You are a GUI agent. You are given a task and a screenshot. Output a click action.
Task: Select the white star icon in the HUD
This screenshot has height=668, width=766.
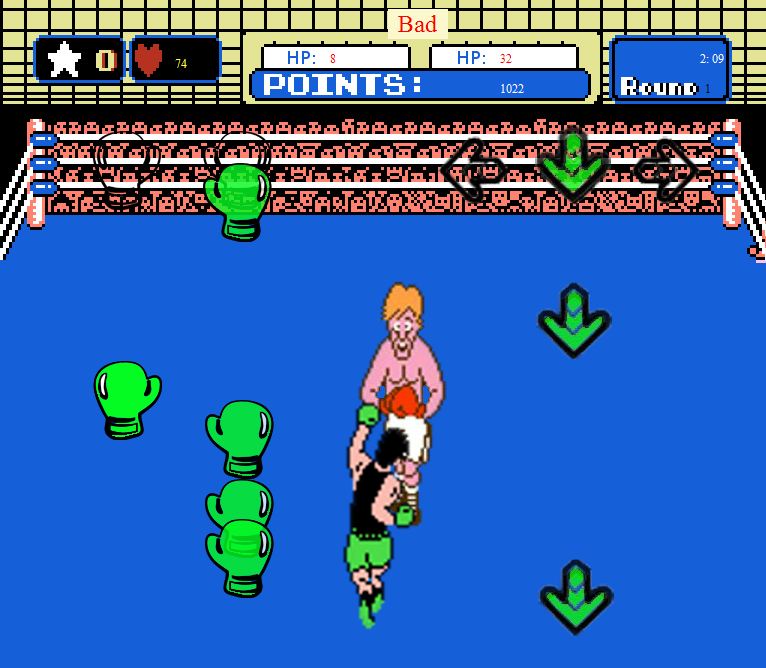(65, 60)
